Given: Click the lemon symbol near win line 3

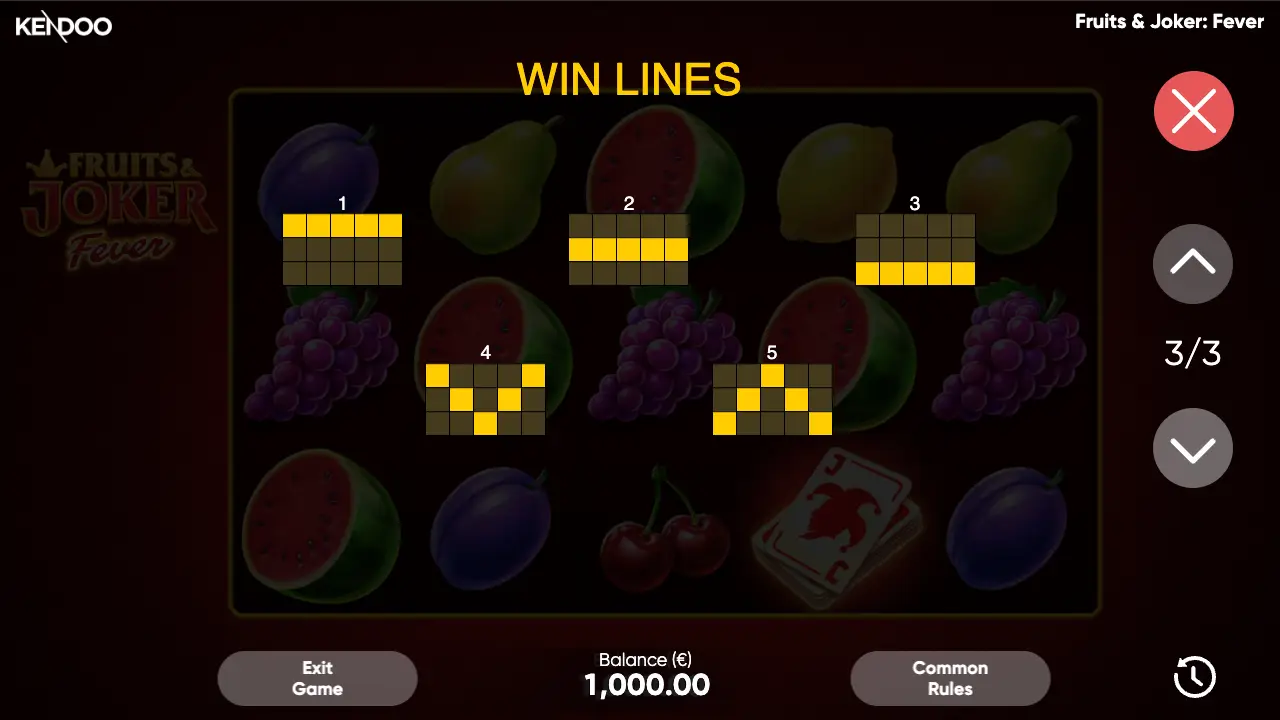Looking at the screenshot, I should [x=840, y=180].
